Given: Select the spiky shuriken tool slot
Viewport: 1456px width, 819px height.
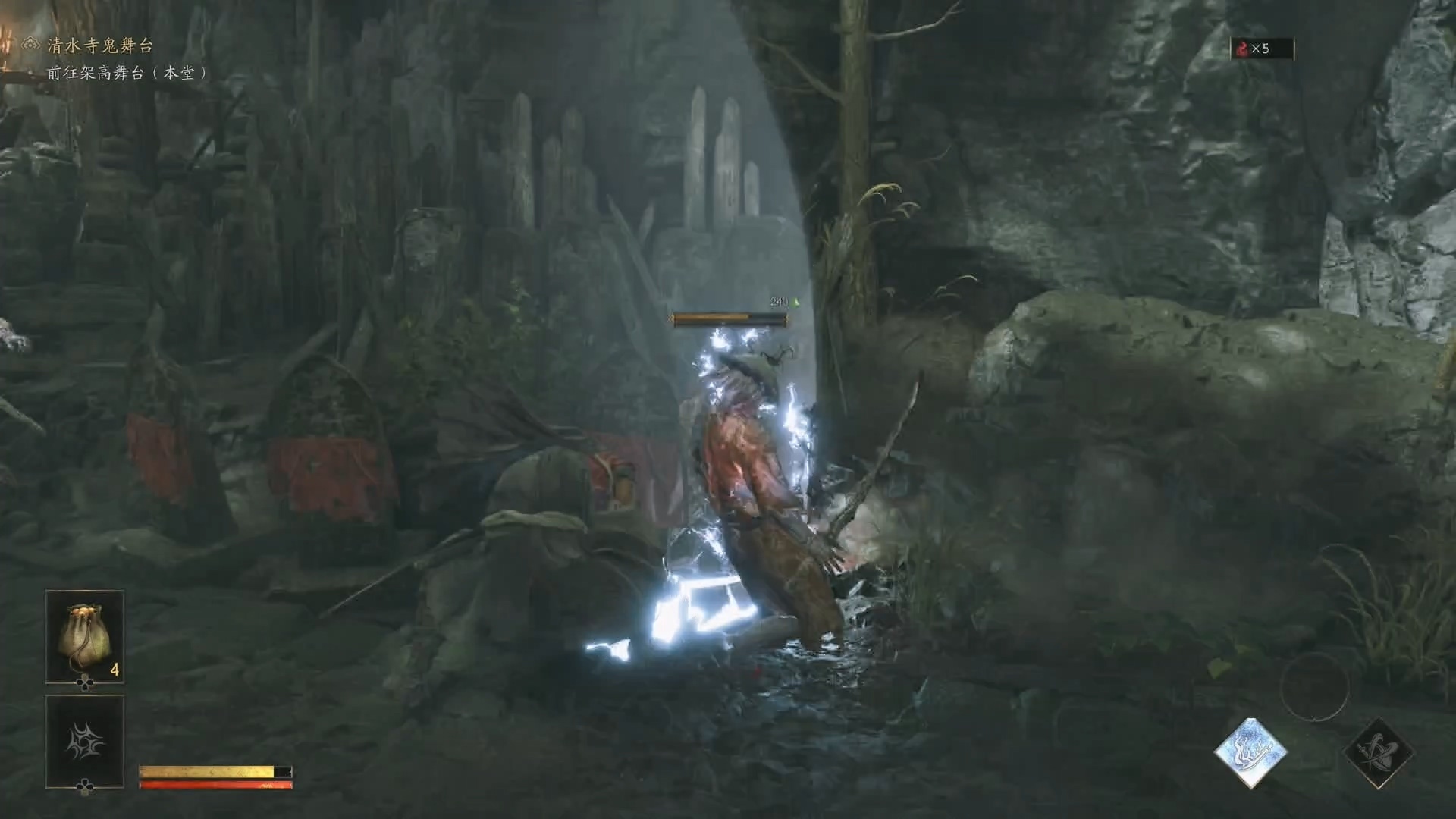Looking at the screenshot, I should coord(85,741).
